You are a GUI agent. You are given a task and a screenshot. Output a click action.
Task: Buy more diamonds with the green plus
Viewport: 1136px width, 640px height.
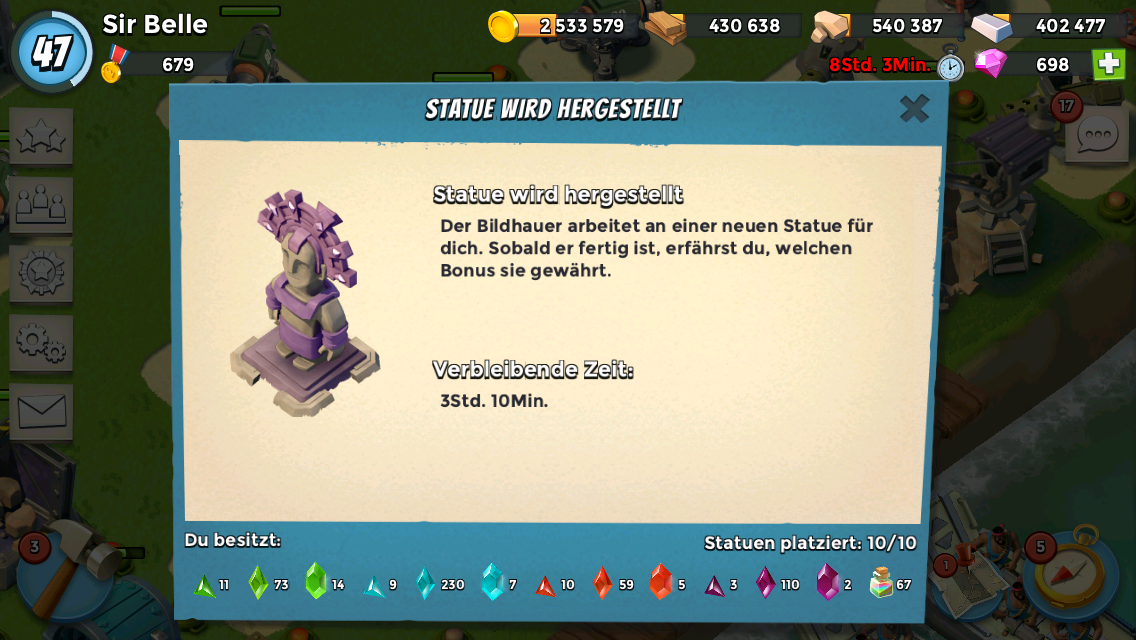pos(1108,64)
